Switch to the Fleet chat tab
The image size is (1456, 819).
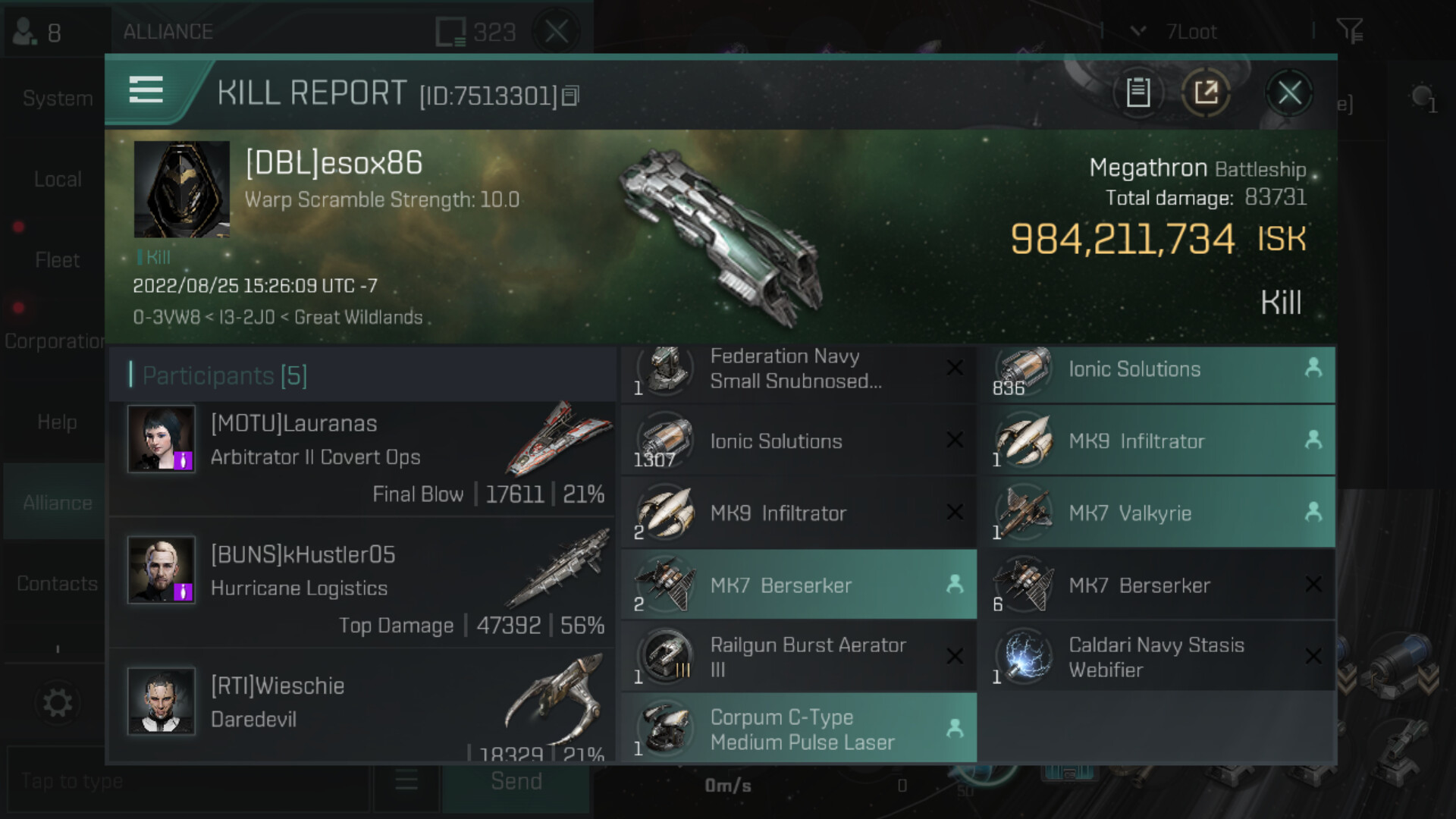58,260
